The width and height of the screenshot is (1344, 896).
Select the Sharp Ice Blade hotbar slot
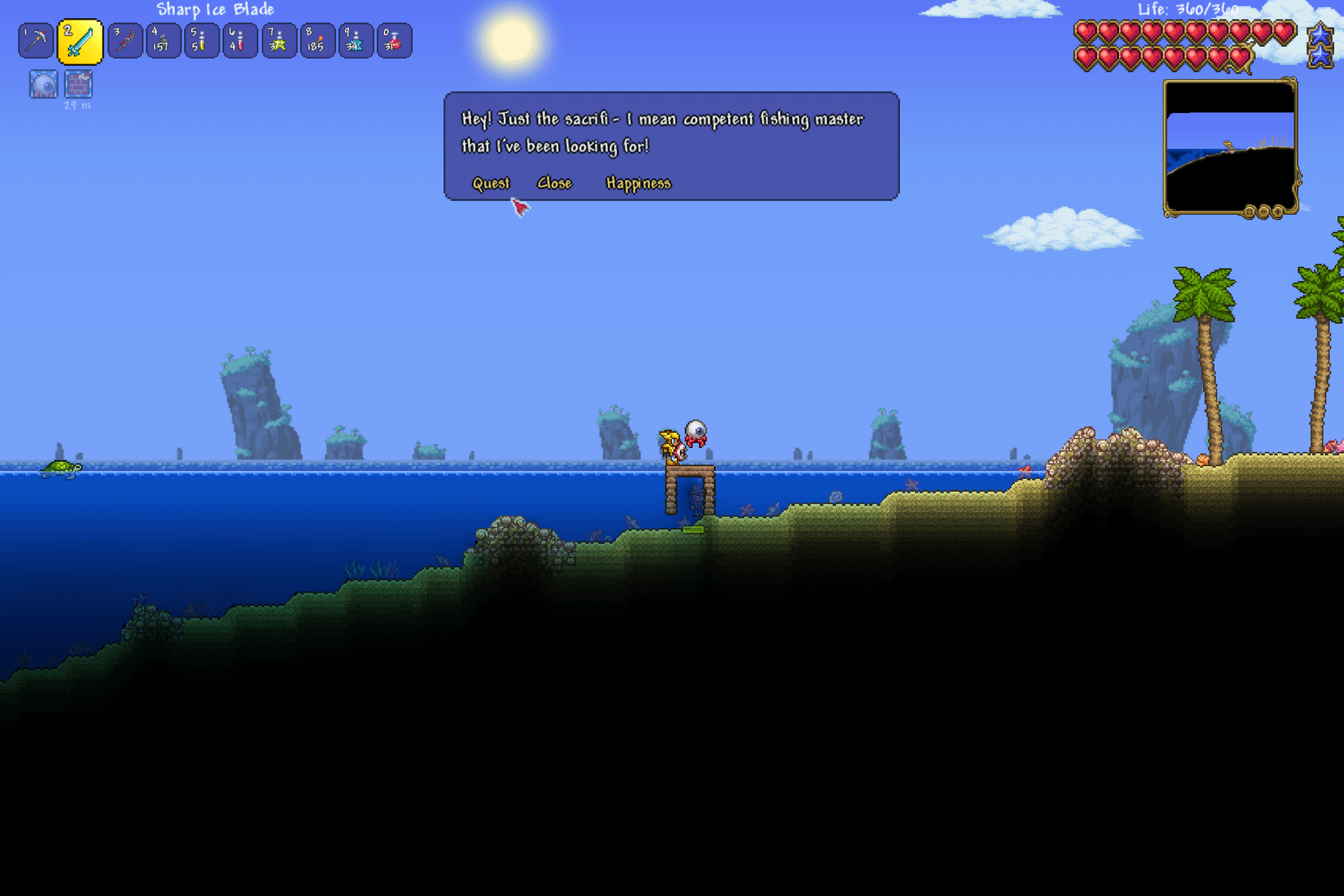[x=80, y=42]
